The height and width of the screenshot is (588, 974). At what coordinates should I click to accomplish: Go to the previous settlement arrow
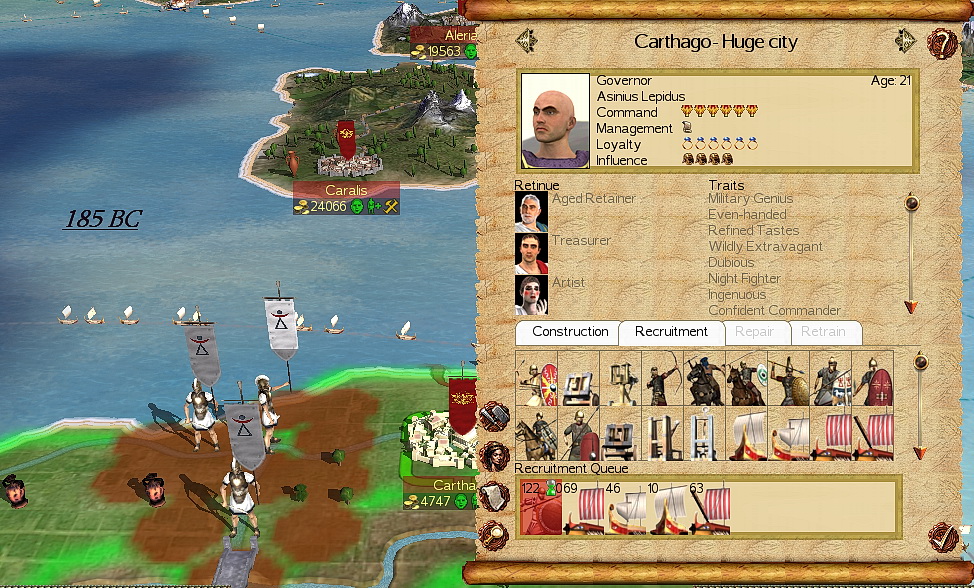(526, 41)
